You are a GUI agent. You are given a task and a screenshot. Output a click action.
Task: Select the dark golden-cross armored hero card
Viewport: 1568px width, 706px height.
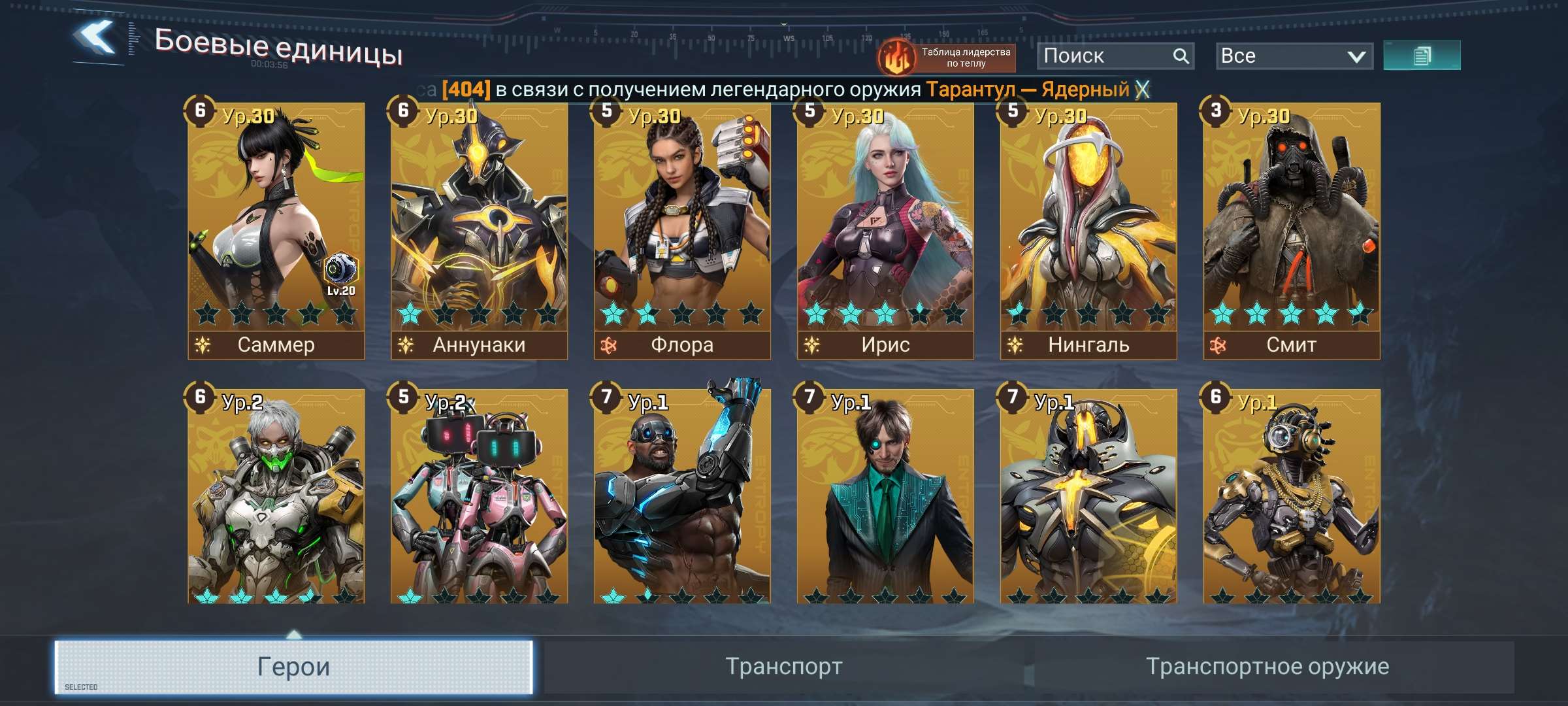pos(1088,497)
